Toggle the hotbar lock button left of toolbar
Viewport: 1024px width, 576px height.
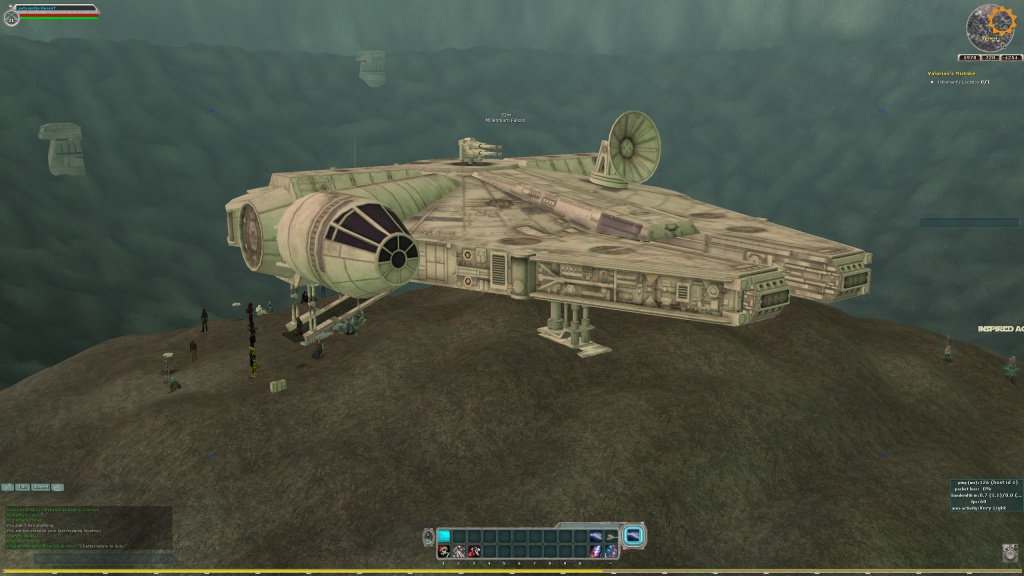pyautogui.click(x=428, y=537)
